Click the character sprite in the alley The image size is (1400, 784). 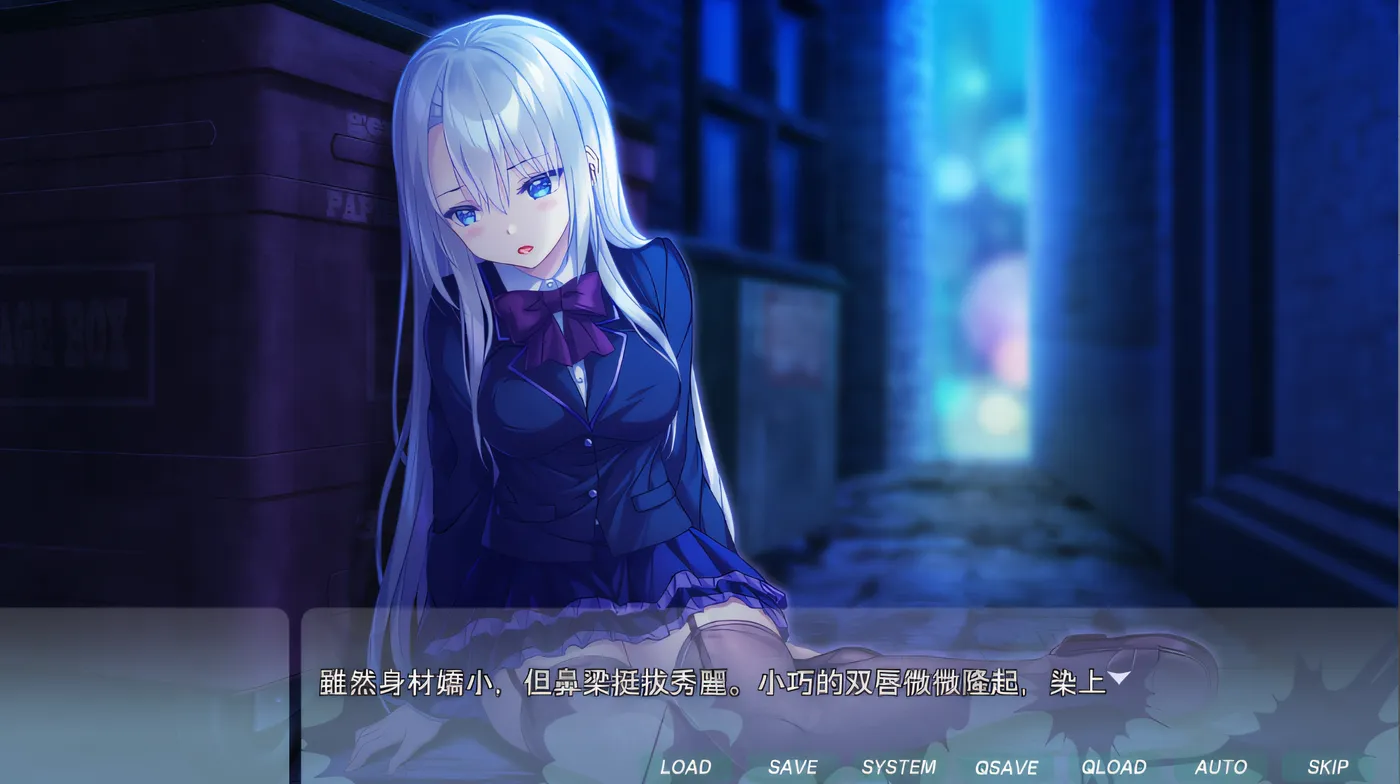560,350
